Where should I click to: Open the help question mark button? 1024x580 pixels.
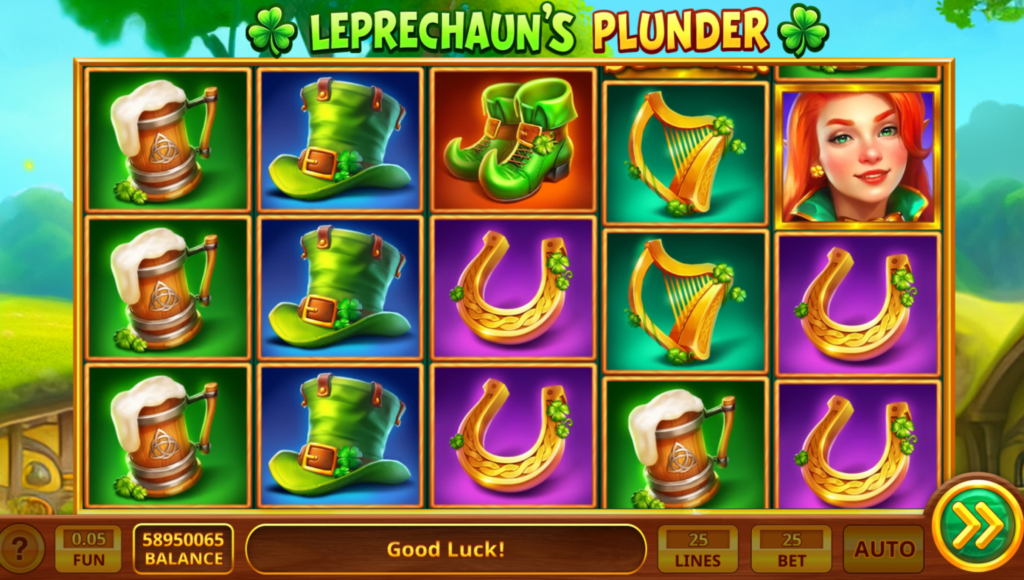click(22, 548)
